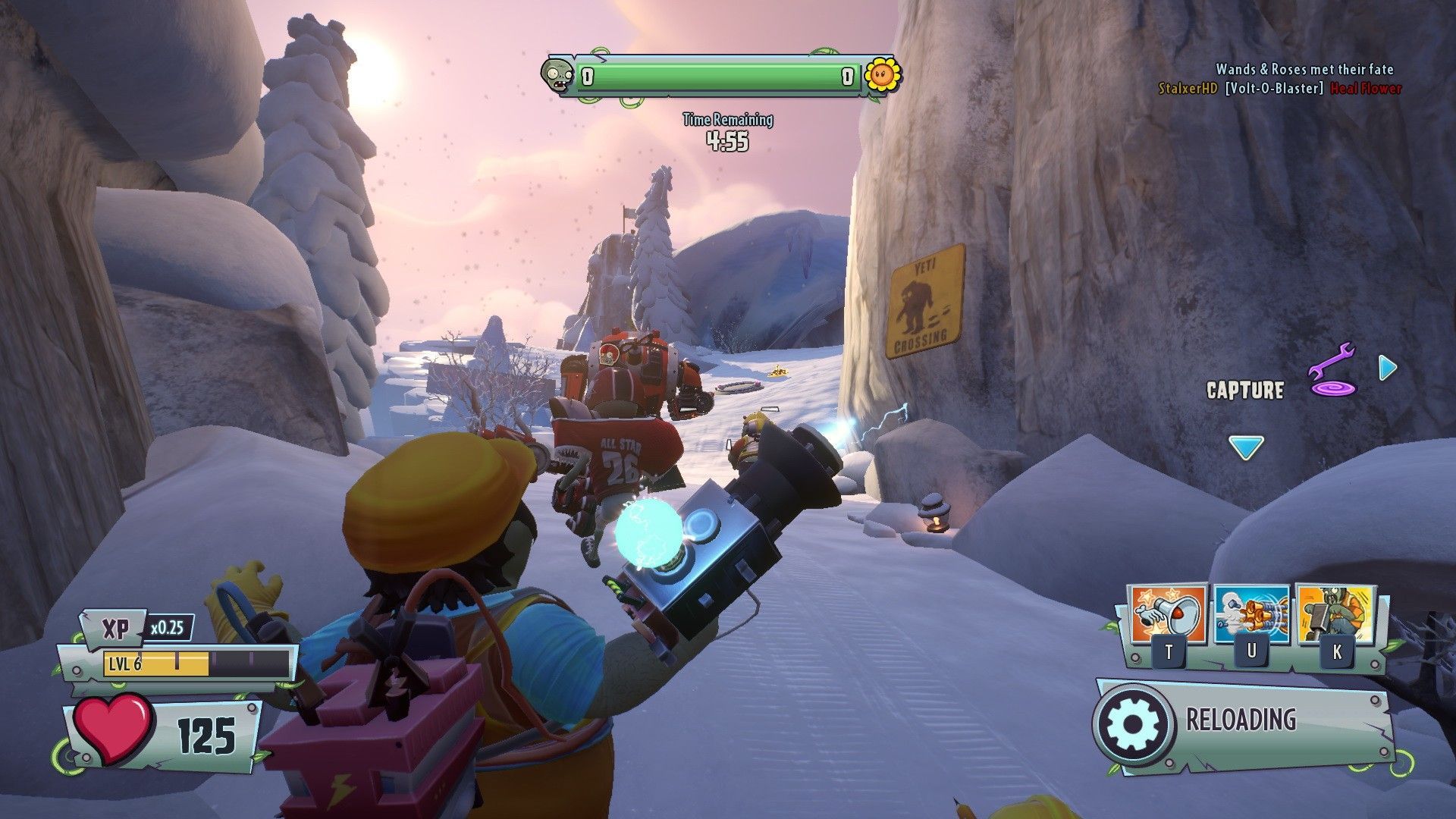Click the downward blue objective arrow
This screenshot has height=819, width=1456.
point(1245,447)
